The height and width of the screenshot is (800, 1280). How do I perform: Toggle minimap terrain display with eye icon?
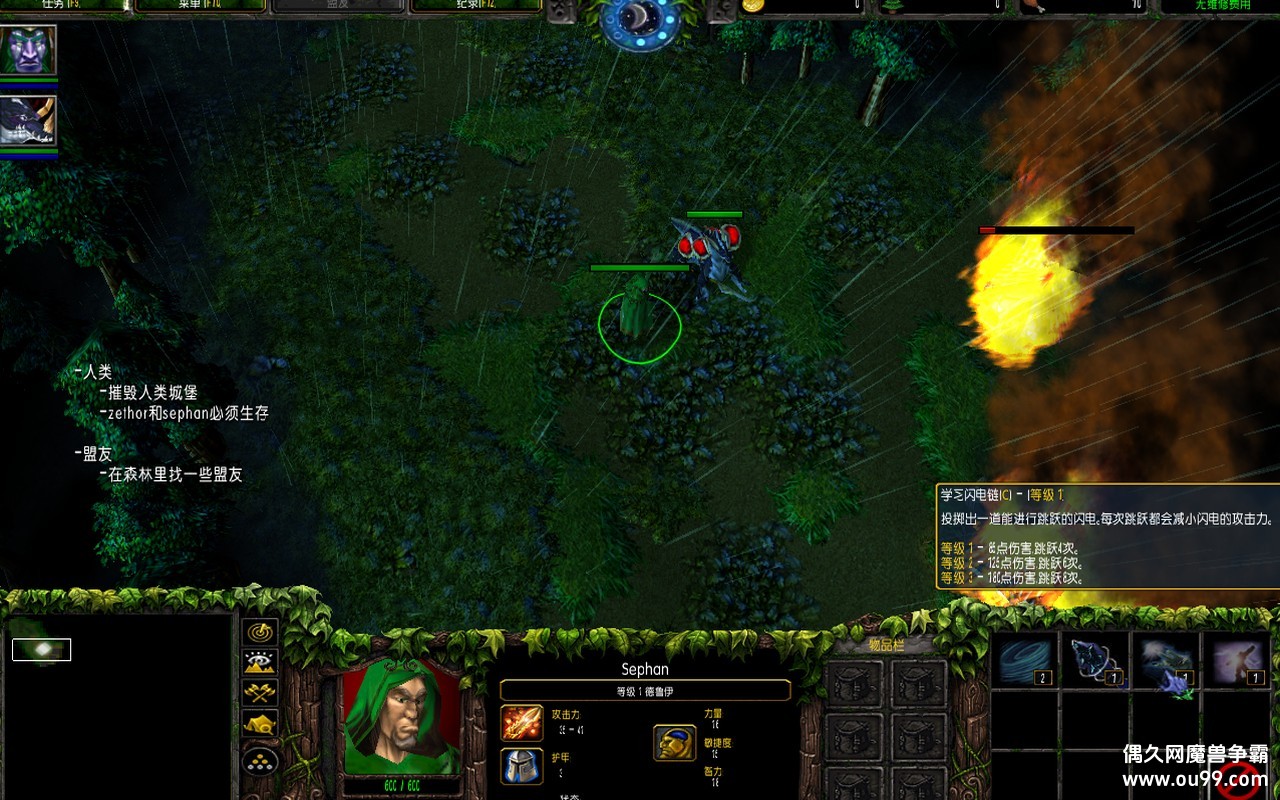pyautogui.click(x=261, y=662)
